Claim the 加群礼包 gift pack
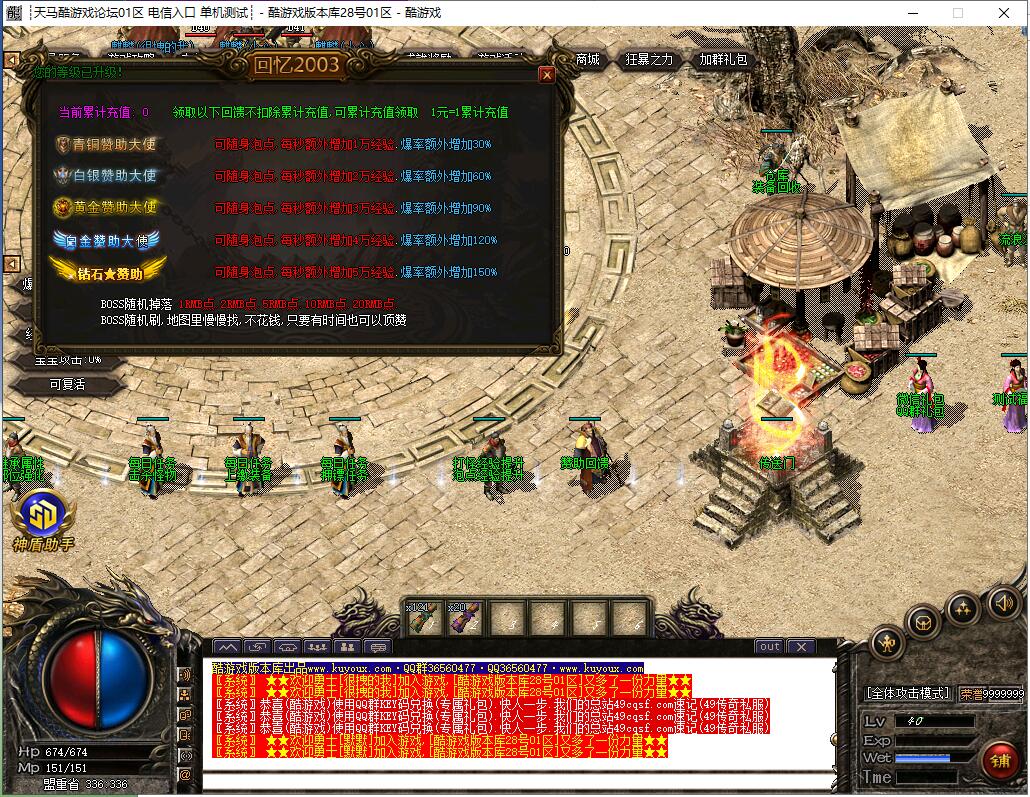 723,60
